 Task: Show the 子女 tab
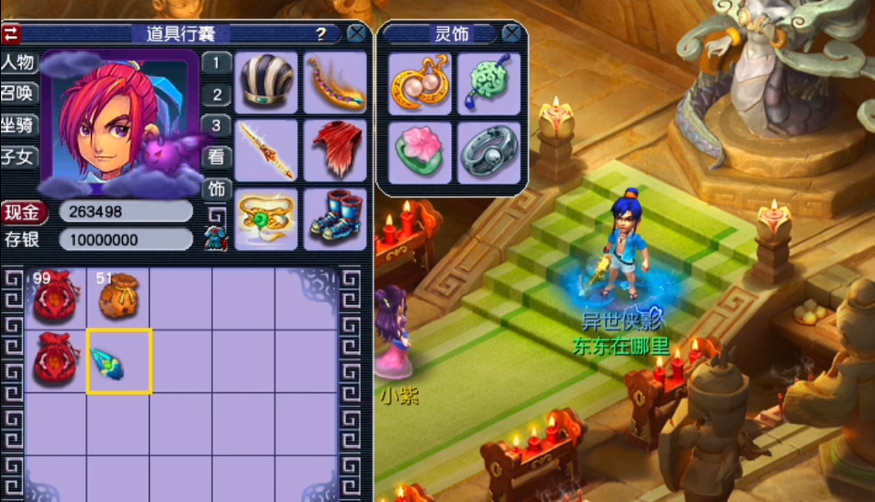point(18,156)
